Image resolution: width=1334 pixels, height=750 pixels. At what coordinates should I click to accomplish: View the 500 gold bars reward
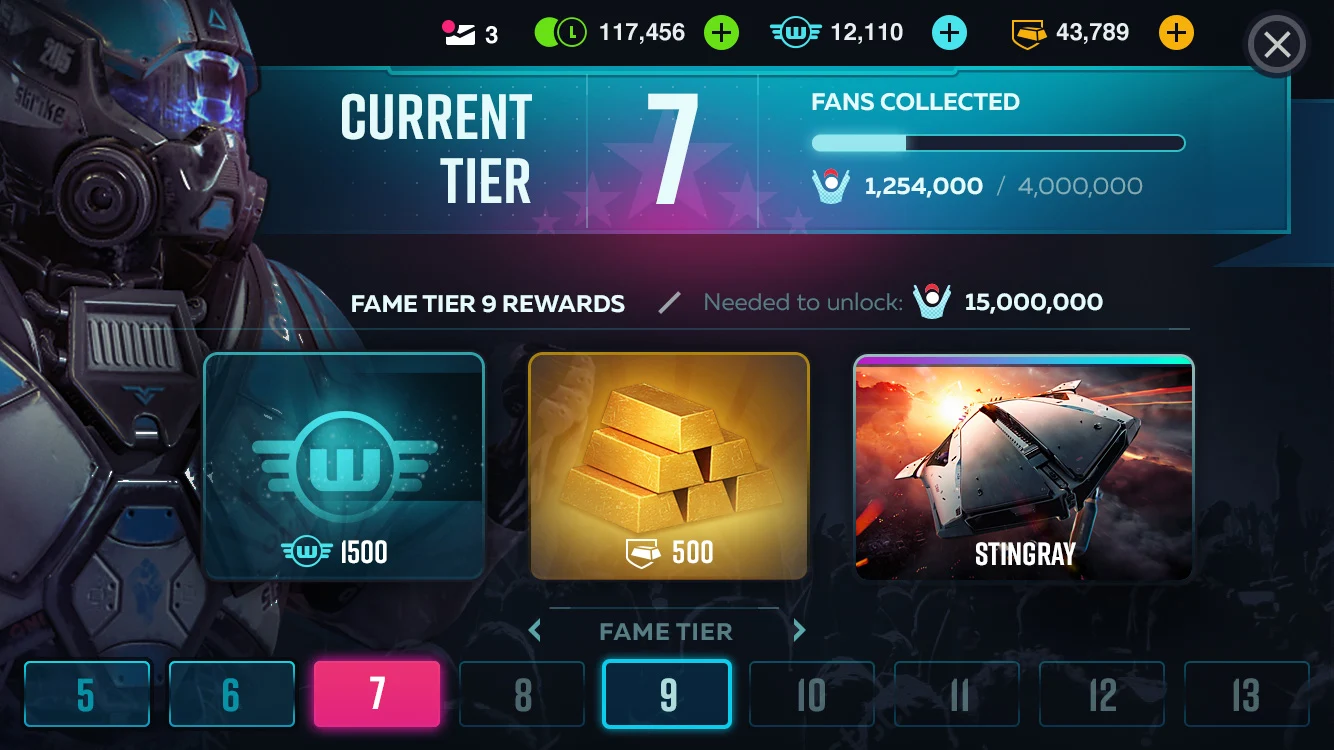click(668, 466)
